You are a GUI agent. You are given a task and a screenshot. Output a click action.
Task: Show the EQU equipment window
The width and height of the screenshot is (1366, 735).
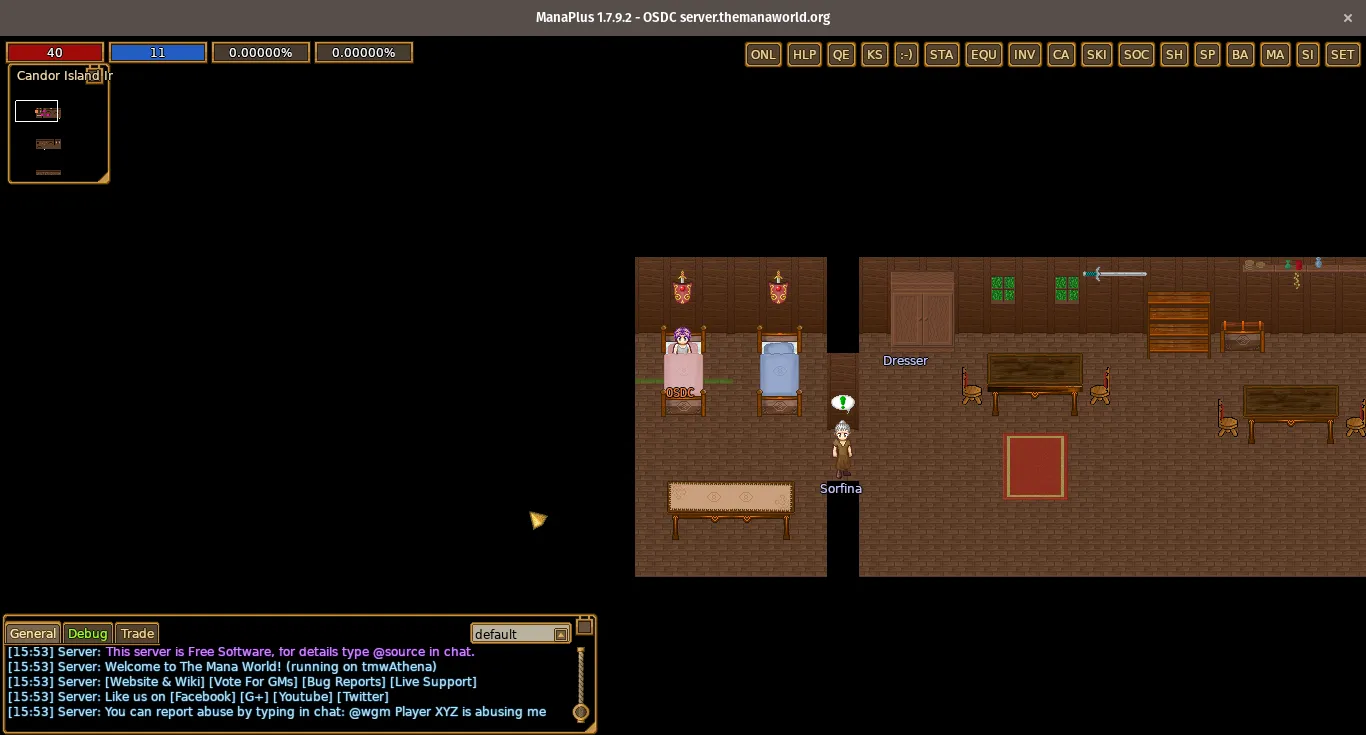[984, 55]
